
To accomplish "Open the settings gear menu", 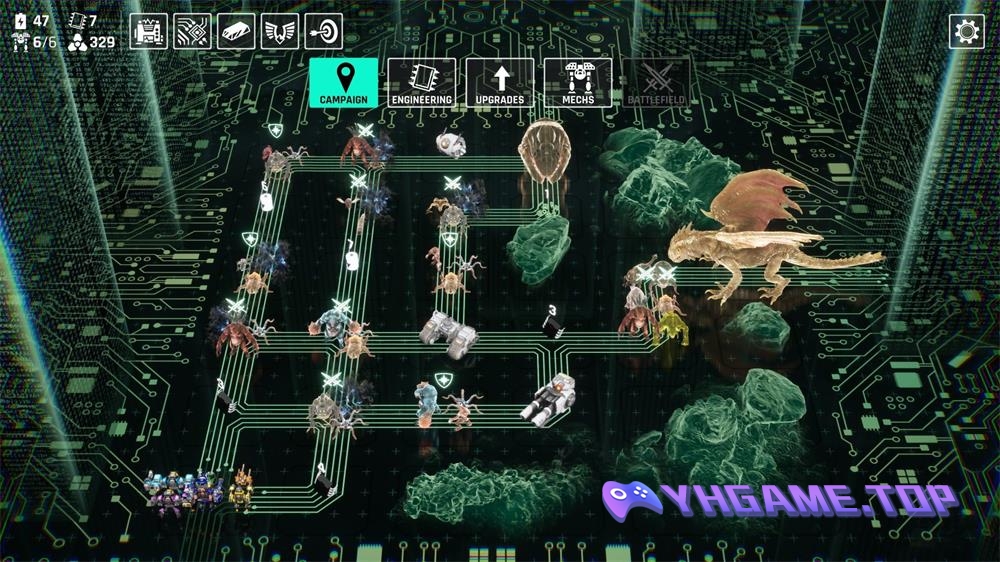I will 966,31.
